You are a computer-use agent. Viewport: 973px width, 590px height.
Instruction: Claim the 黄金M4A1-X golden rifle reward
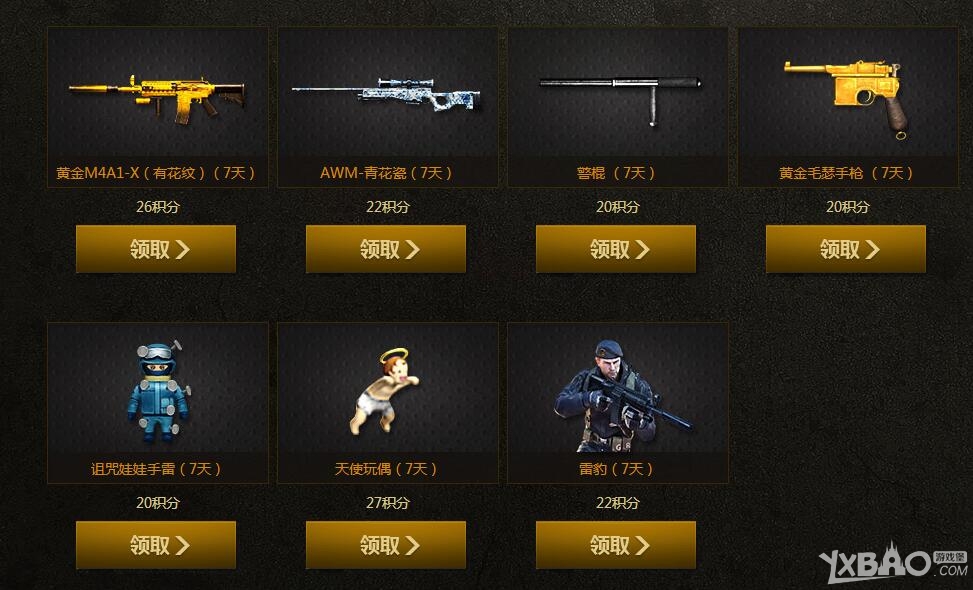click(x=156, y=249)
